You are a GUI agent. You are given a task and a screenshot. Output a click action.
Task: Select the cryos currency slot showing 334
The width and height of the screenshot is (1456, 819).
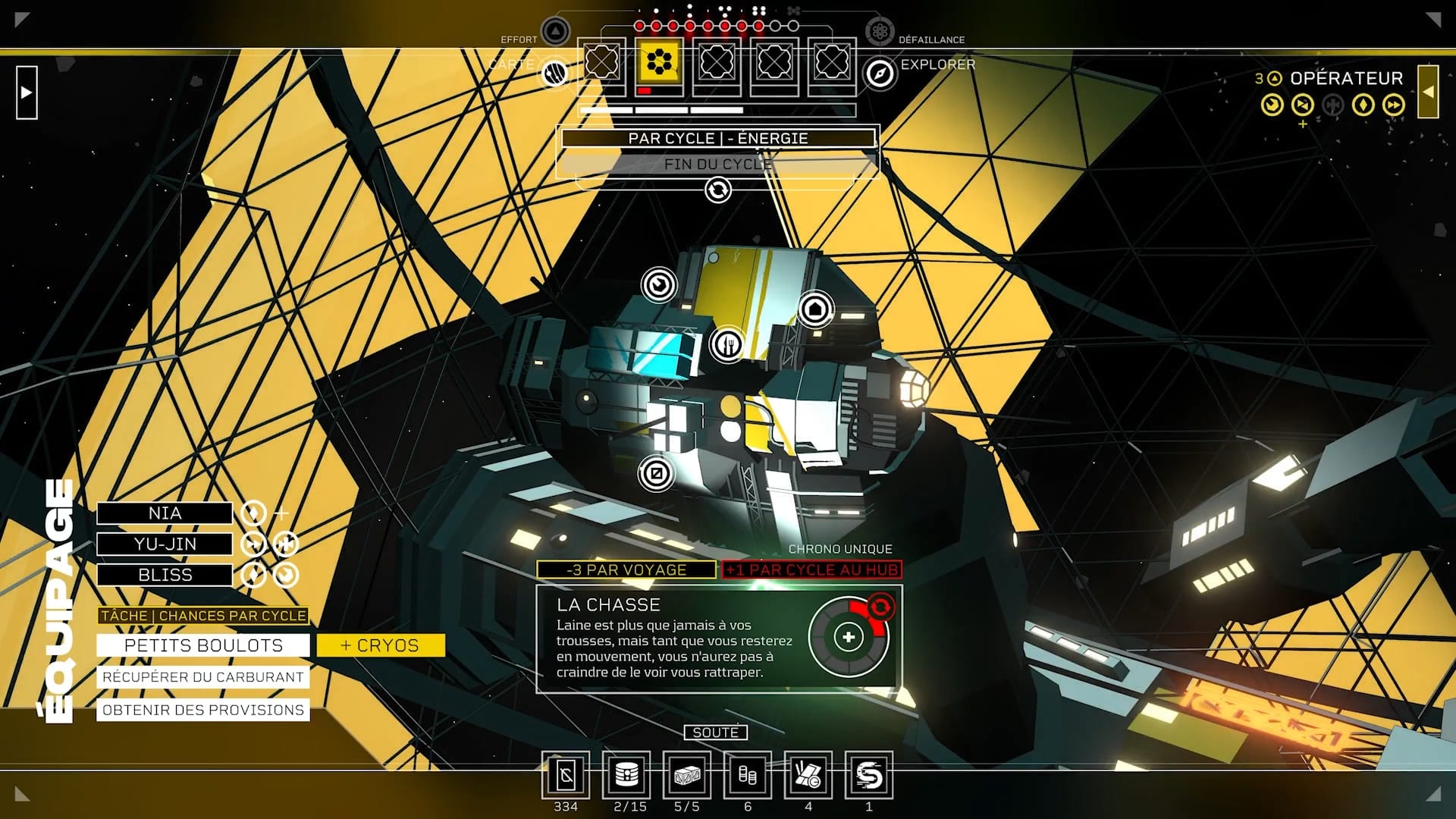point(566,776)
